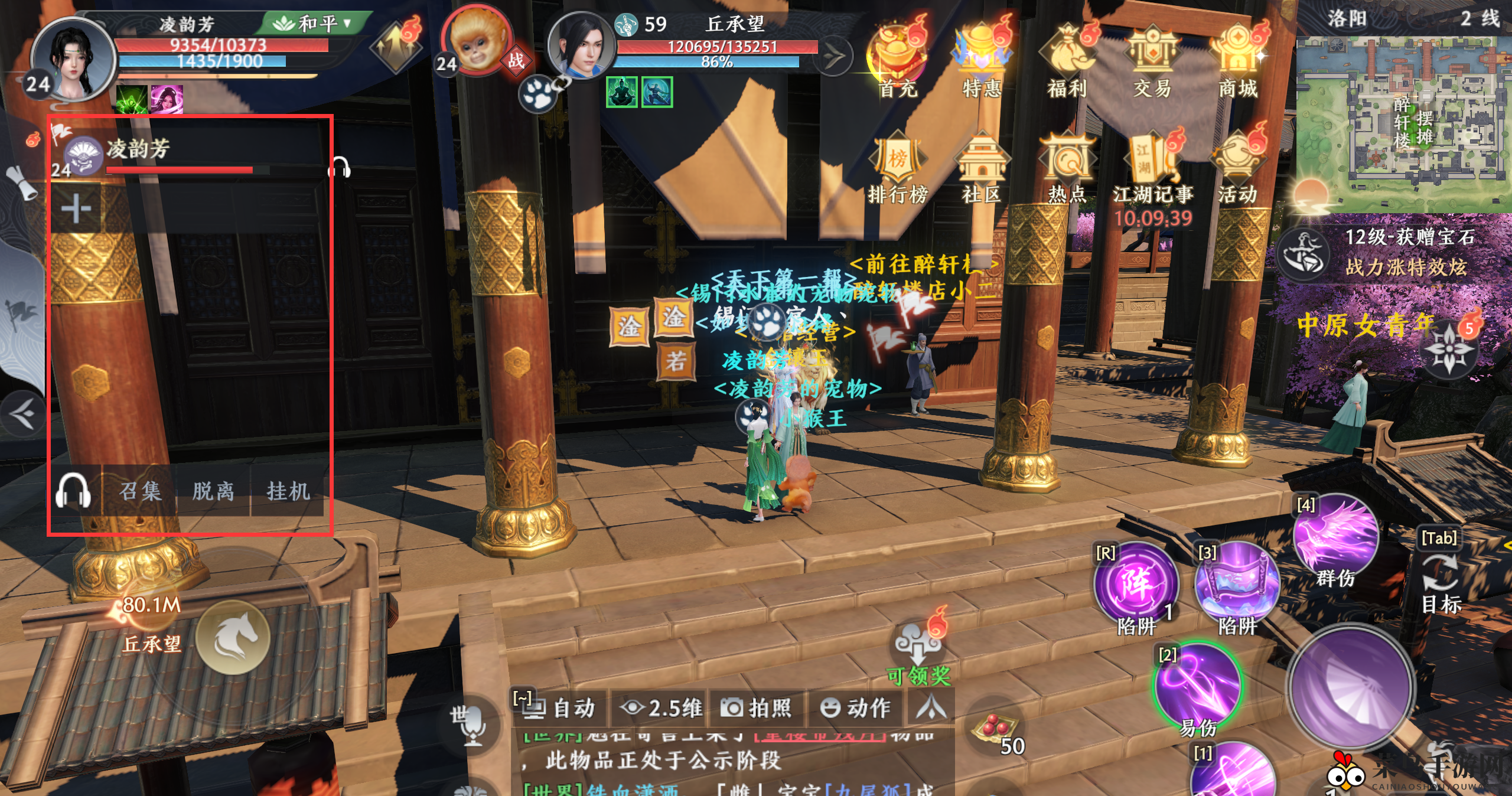The height and width of the screenshot is (796, 1512).
Task: Click the 挂机 auto-idle button
Action: click(288, 491)
